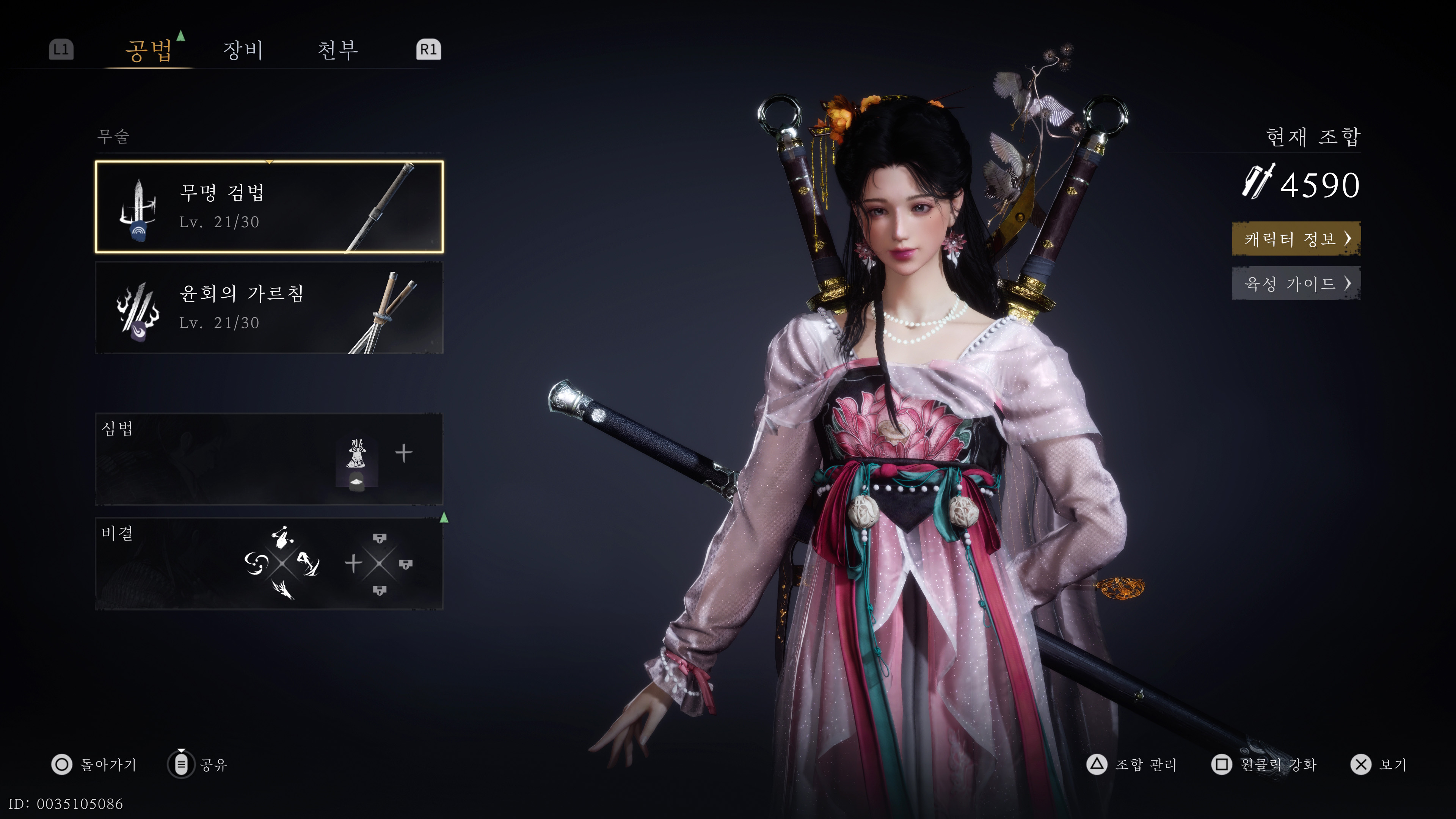
Task: Open 캐릭터 정보 character info
Action: (1296, 238)
